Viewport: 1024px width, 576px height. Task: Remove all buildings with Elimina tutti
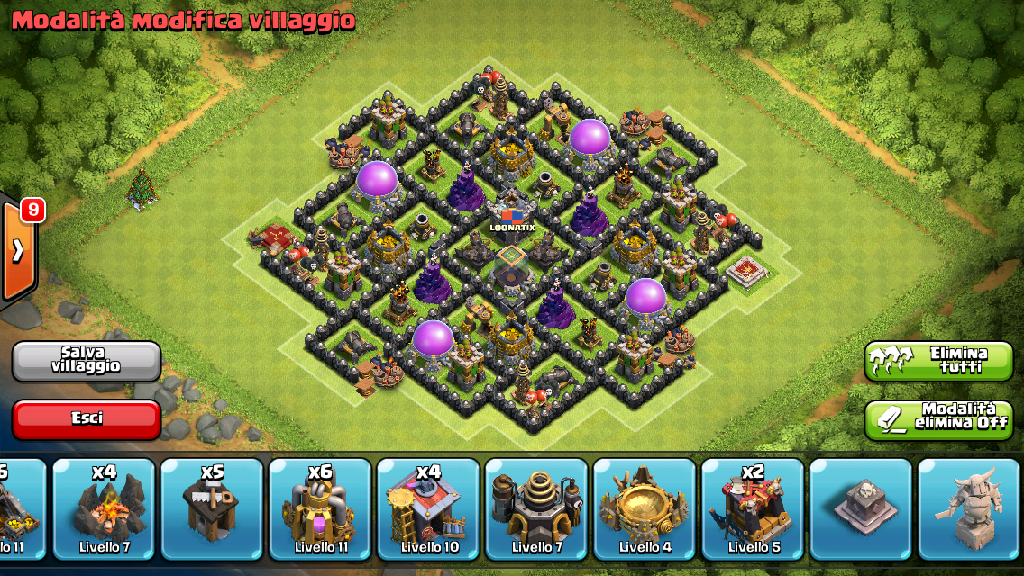[x=938, y=361]
